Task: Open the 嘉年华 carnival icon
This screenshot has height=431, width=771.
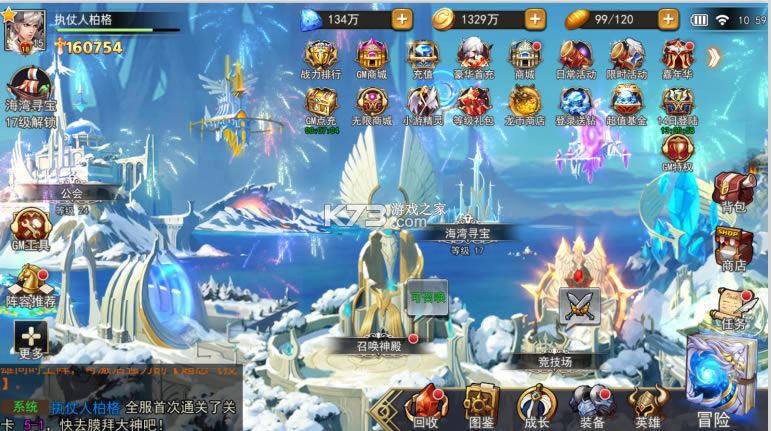Action: tap(677, 57)
